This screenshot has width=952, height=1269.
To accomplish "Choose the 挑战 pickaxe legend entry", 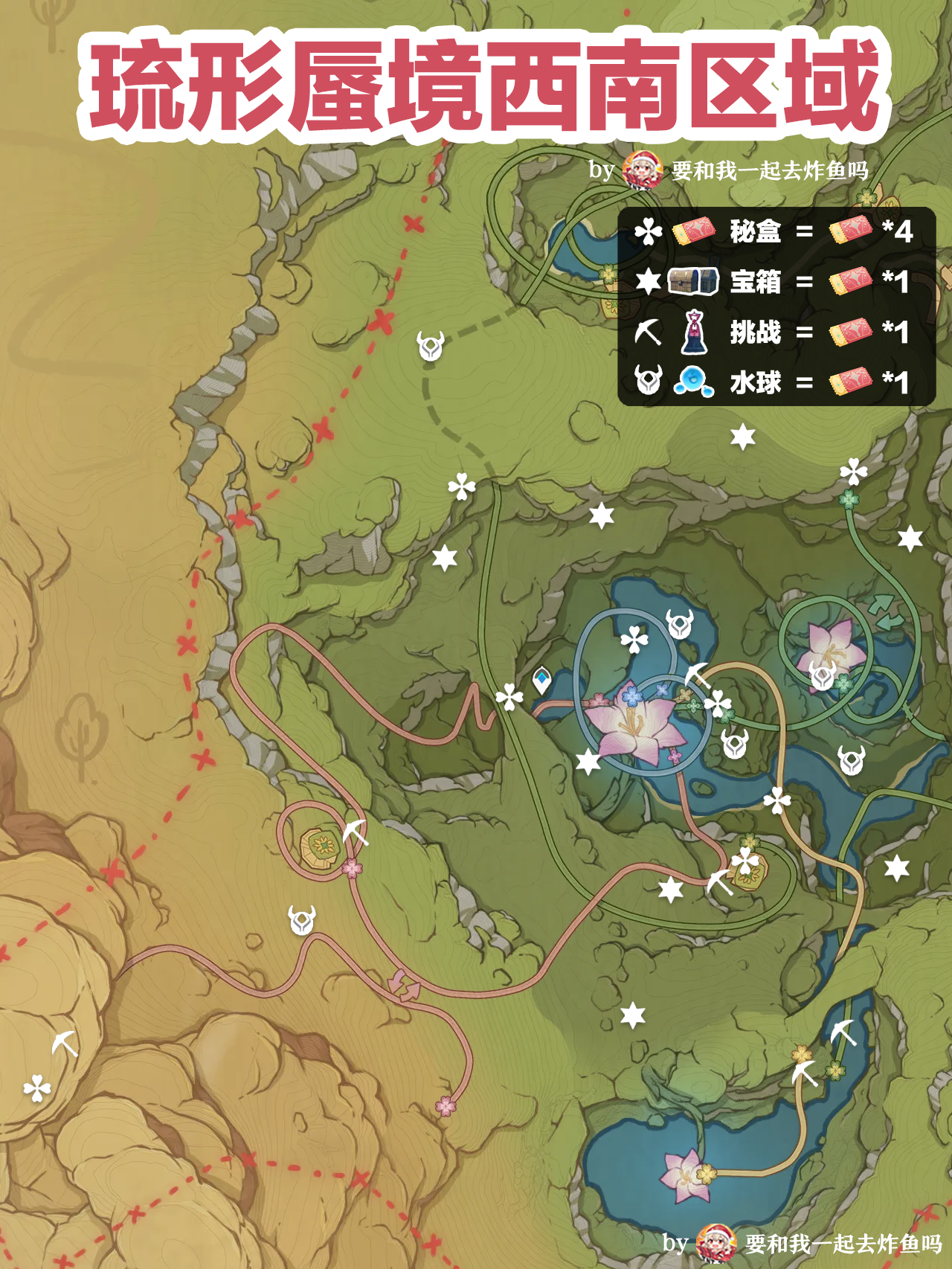I will click(755, 332).
